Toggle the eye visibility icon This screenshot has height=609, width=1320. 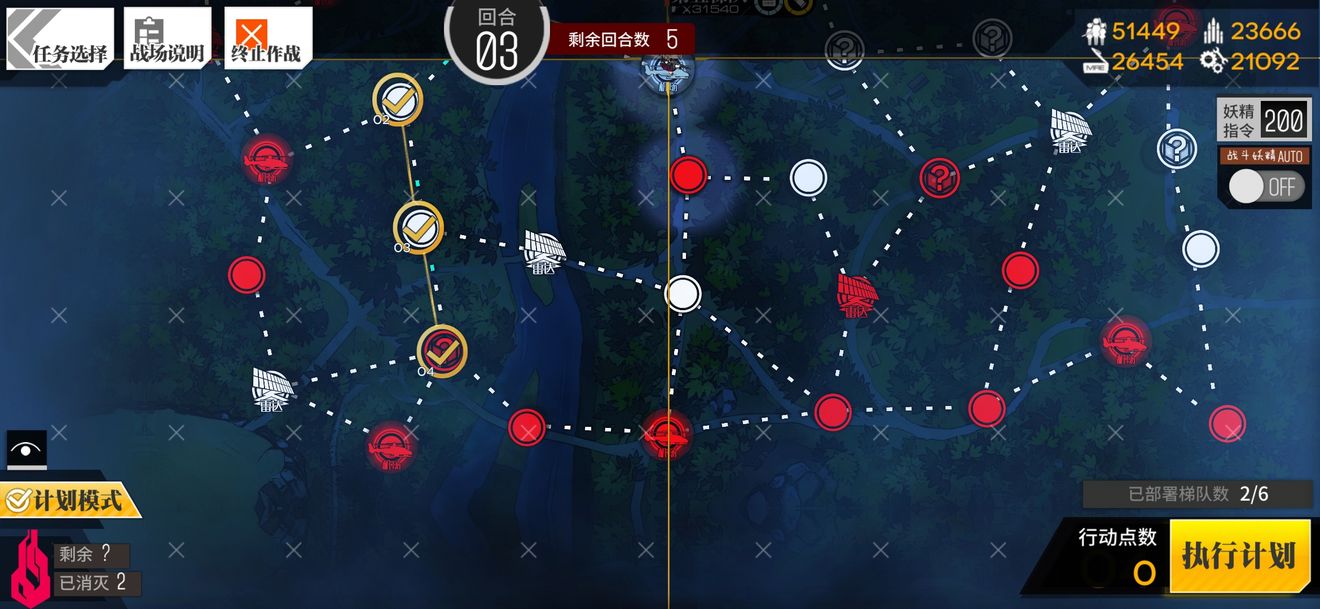pyautogui.click(x=26, y=449)
